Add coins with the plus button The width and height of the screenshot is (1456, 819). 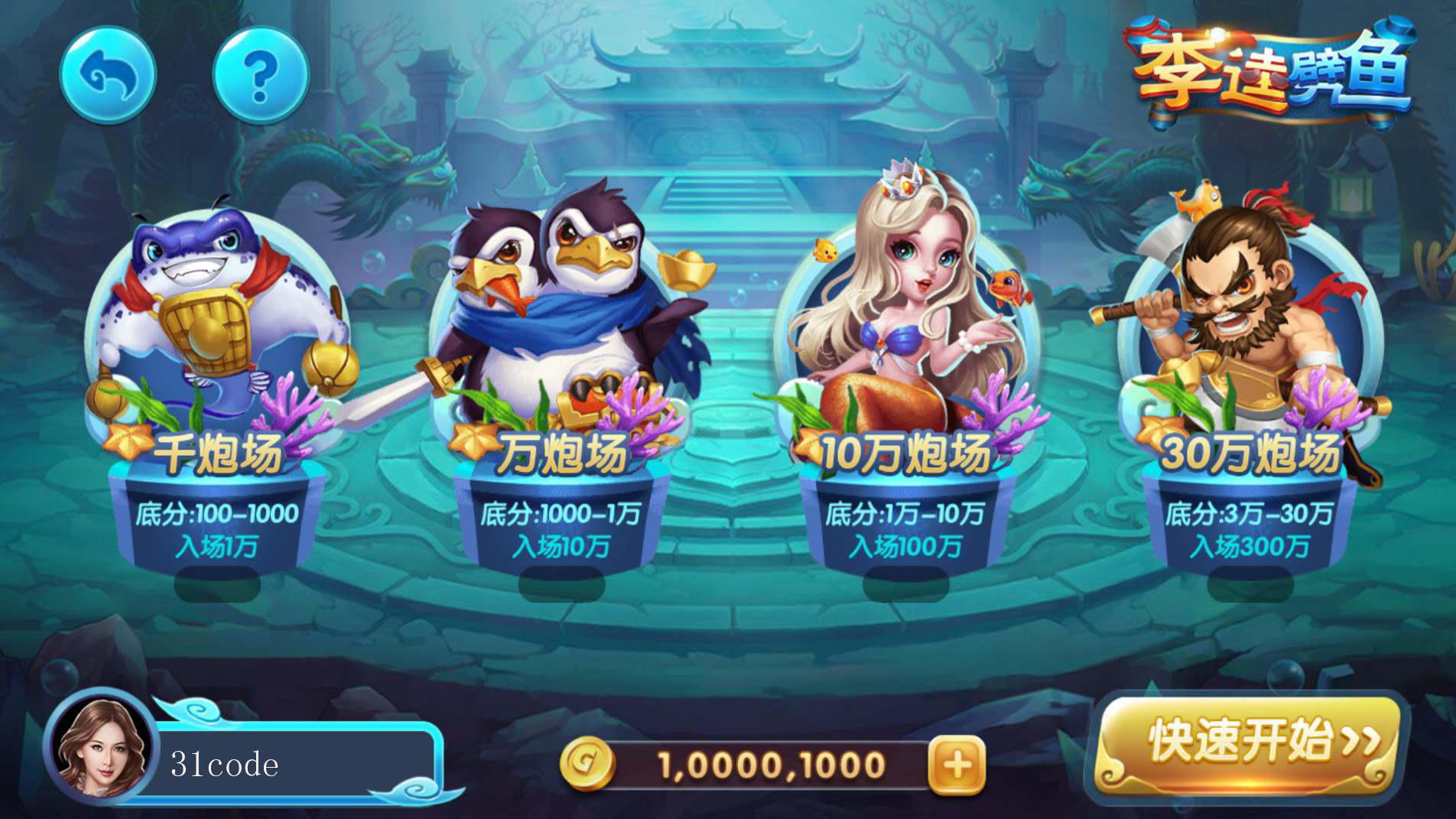pos(957,765)
